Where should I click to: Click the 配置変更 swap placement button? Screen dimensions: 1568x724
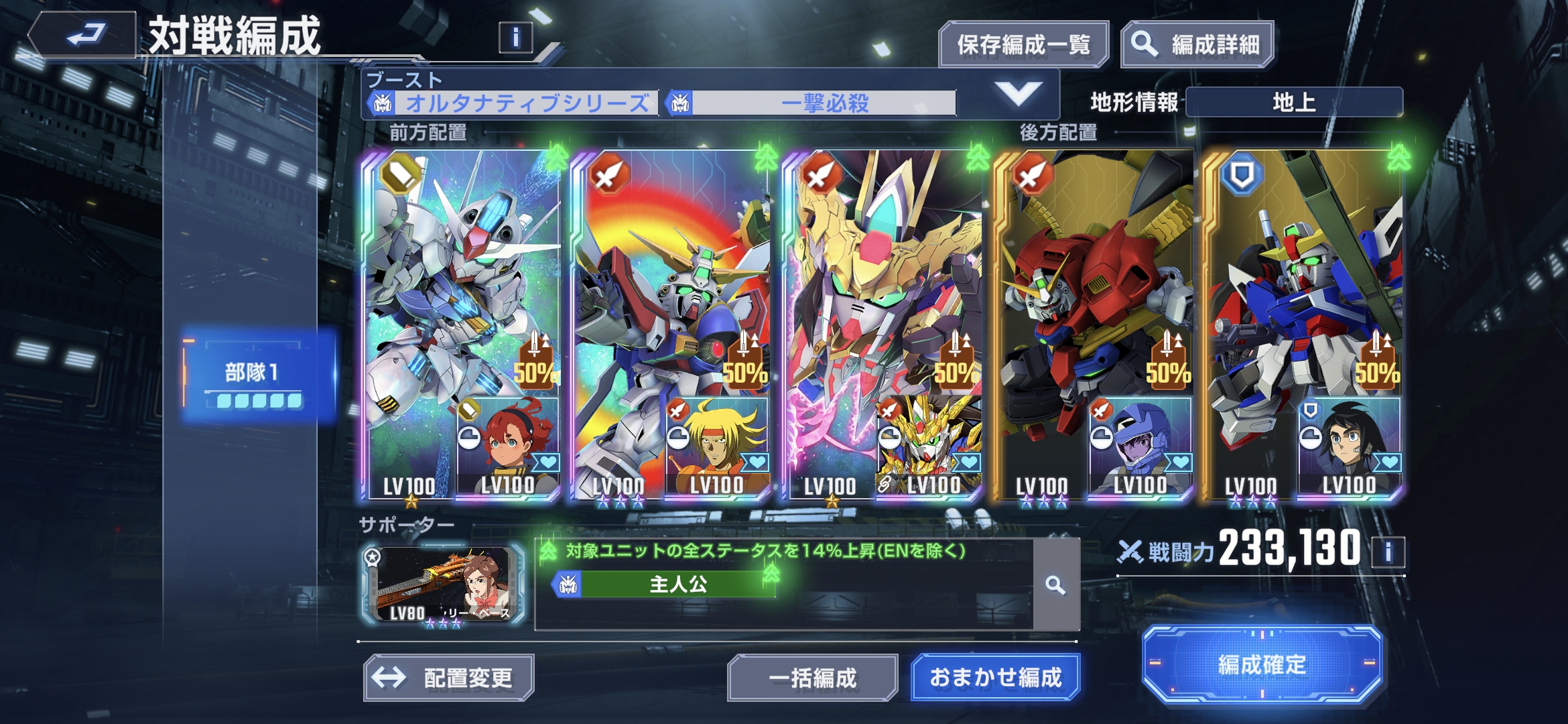click(448, 678)
